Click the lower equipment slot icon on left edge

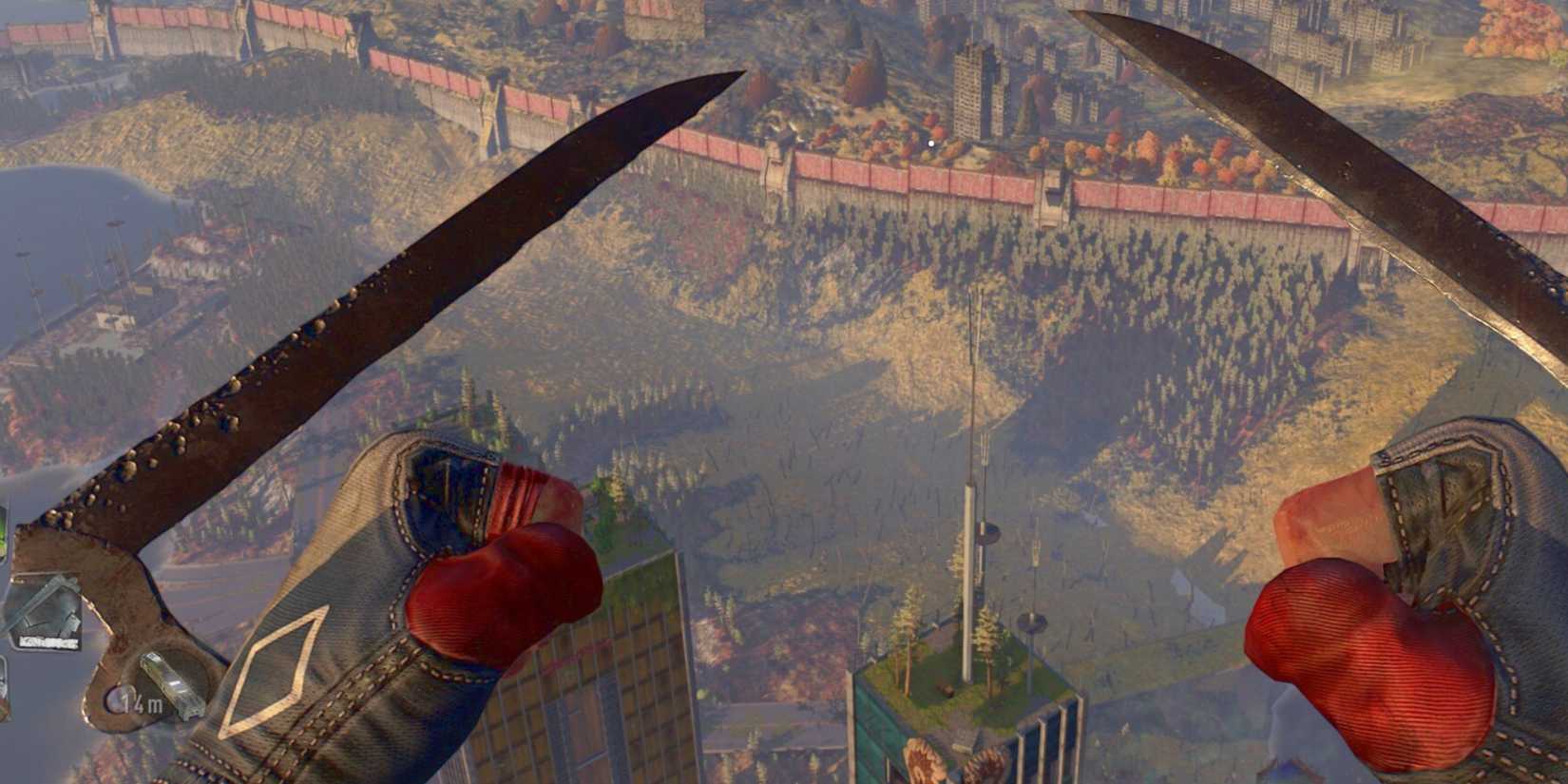coord(4,689)
